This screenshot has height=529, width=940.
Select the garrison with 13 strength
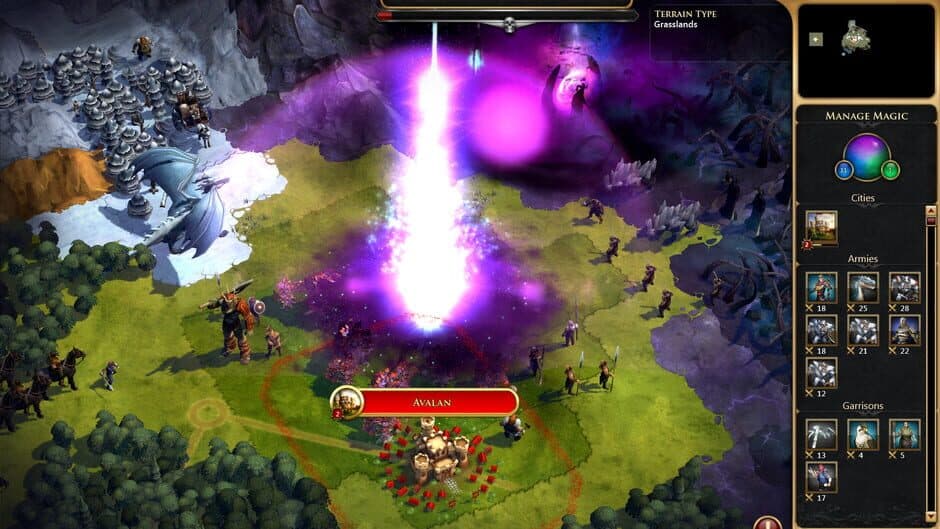(822, 434)
